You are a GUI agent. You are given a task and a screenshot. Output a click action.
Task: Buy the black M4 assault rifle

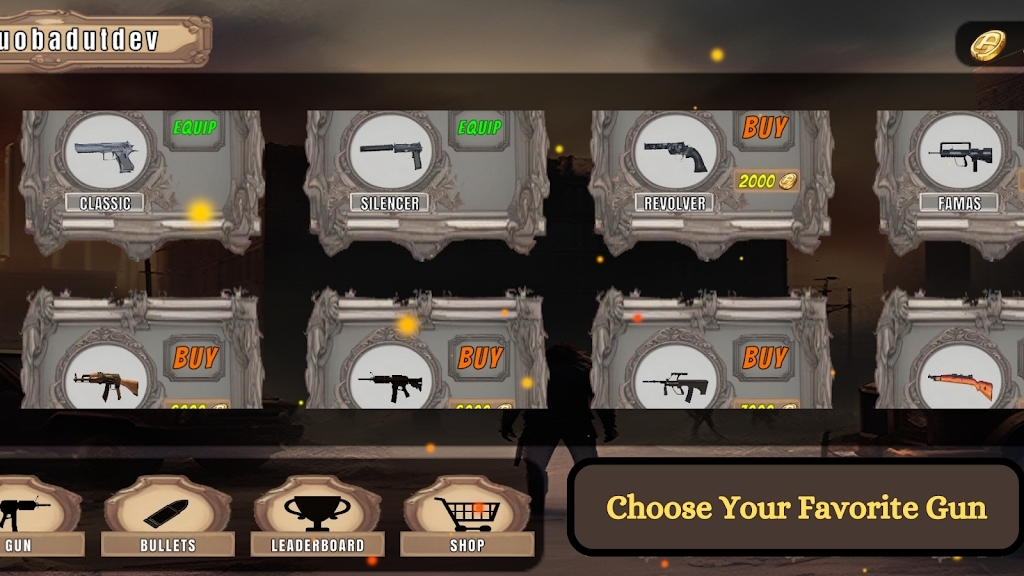click(x=480, y=357)
